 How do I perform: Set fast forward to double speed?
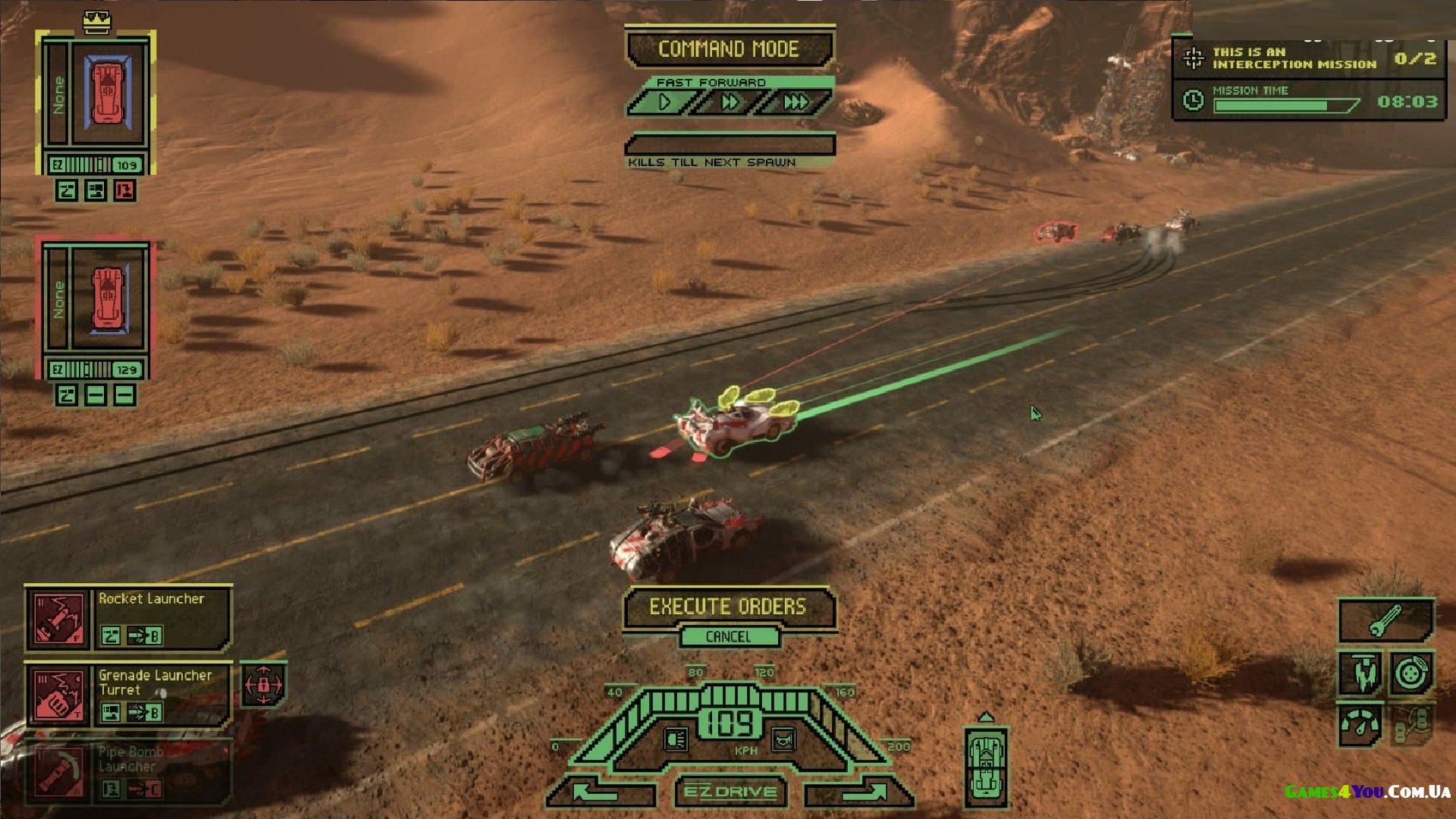coord(730,102)
